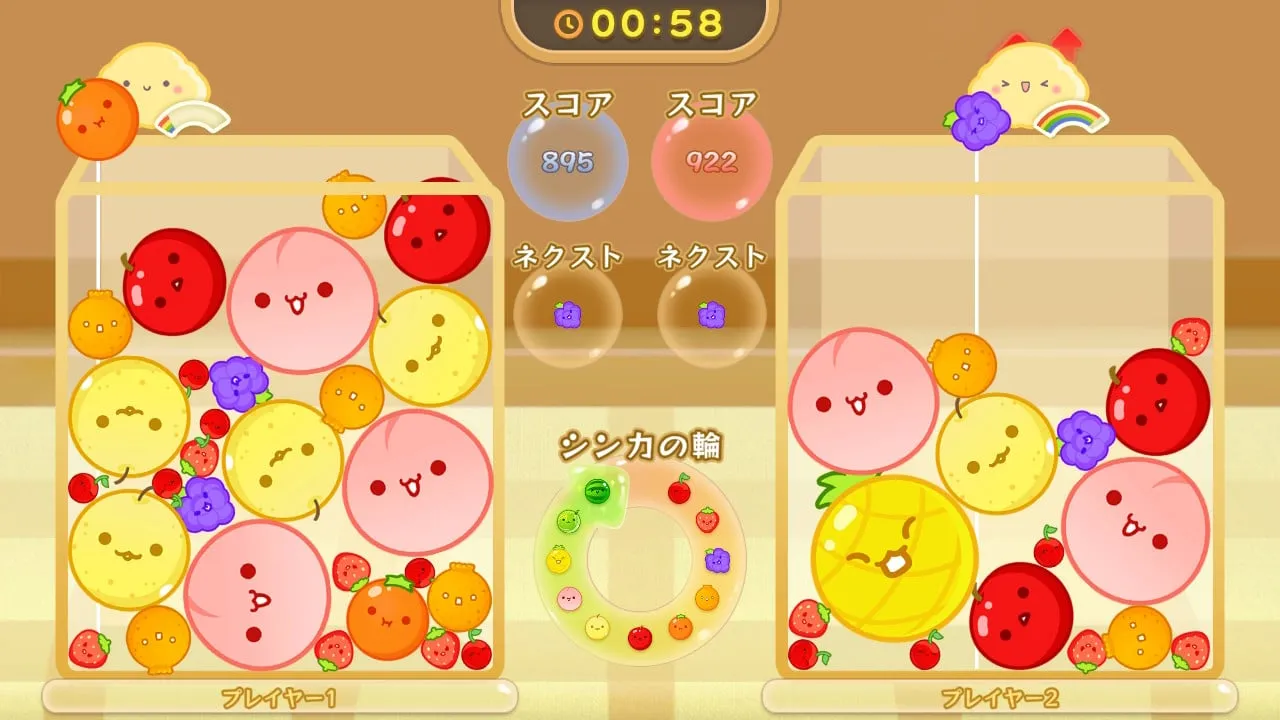Click the pineapple icon in the シンカの輪 ring
Image resolution: width=1280 pixels, height=720 pixels.
[x=558, y=560]
